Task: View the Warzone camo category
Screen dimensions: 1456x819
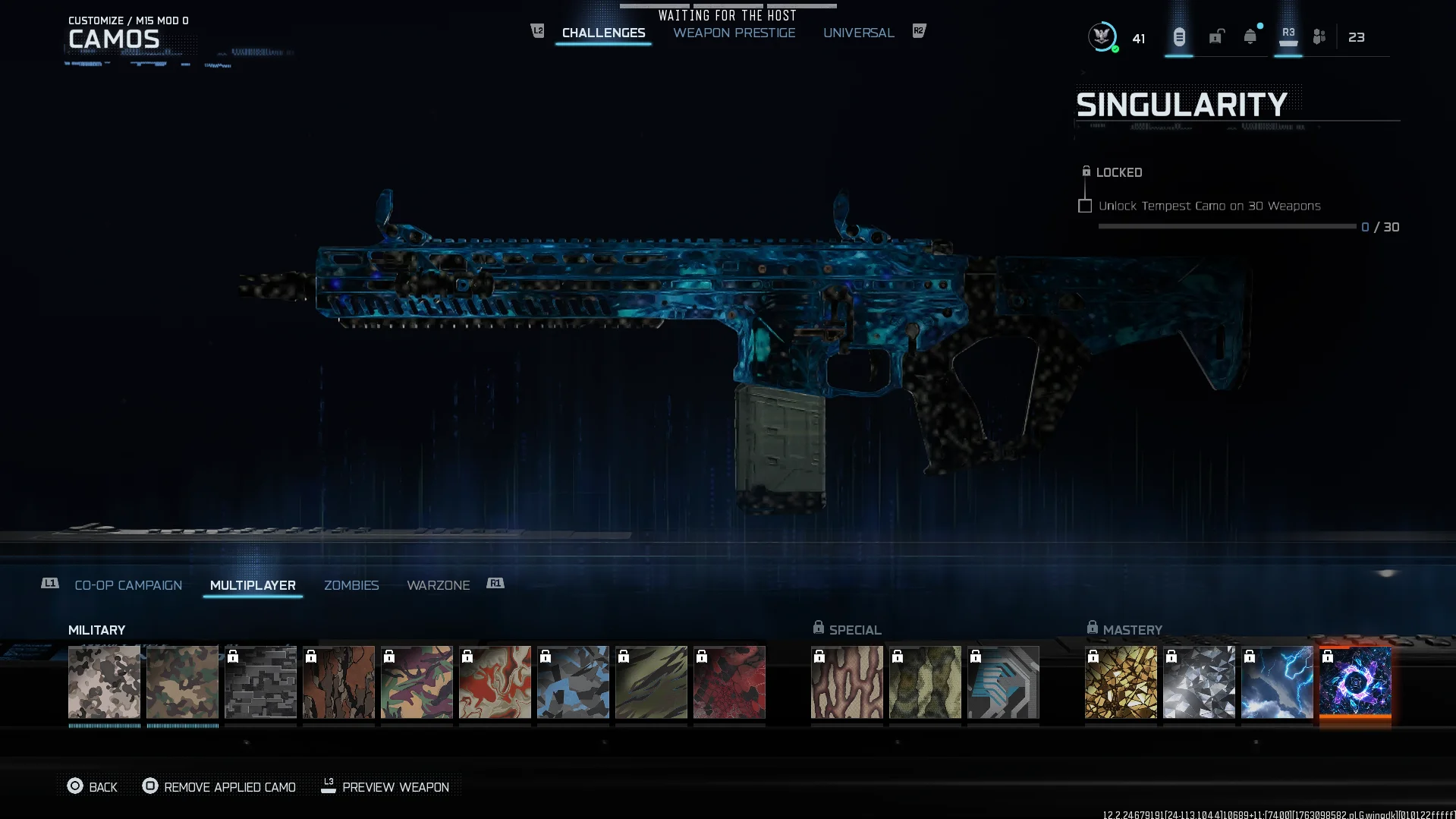Action: pos(438,585)
